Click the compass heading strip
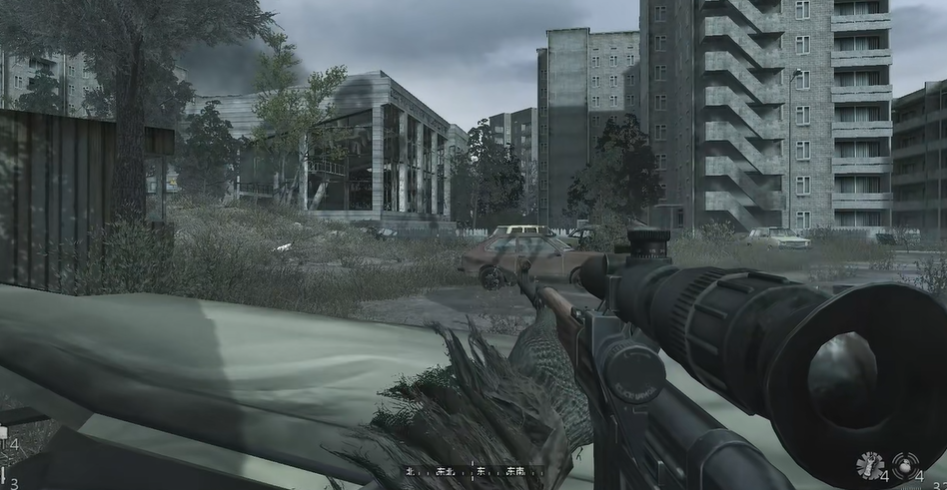Image resolution: width=947 pixels, height=490 pixels. (x=473, y=471)
